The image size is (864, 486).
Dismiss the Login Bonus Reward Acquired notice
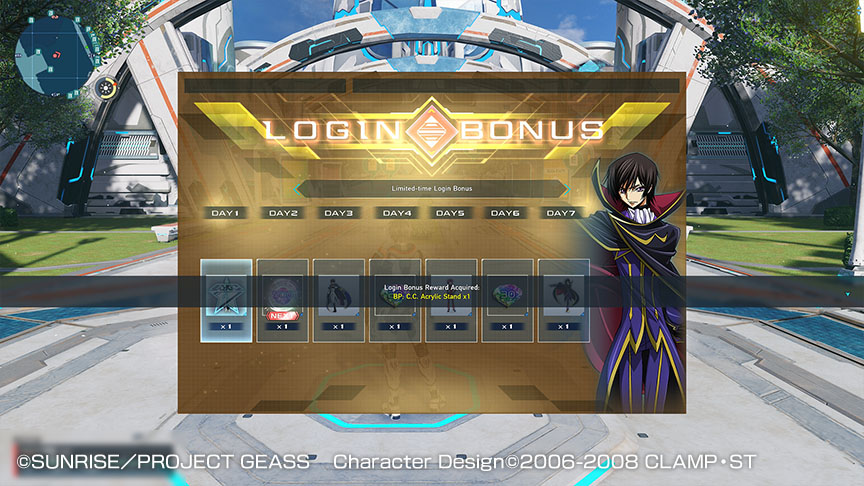point(432,292)
